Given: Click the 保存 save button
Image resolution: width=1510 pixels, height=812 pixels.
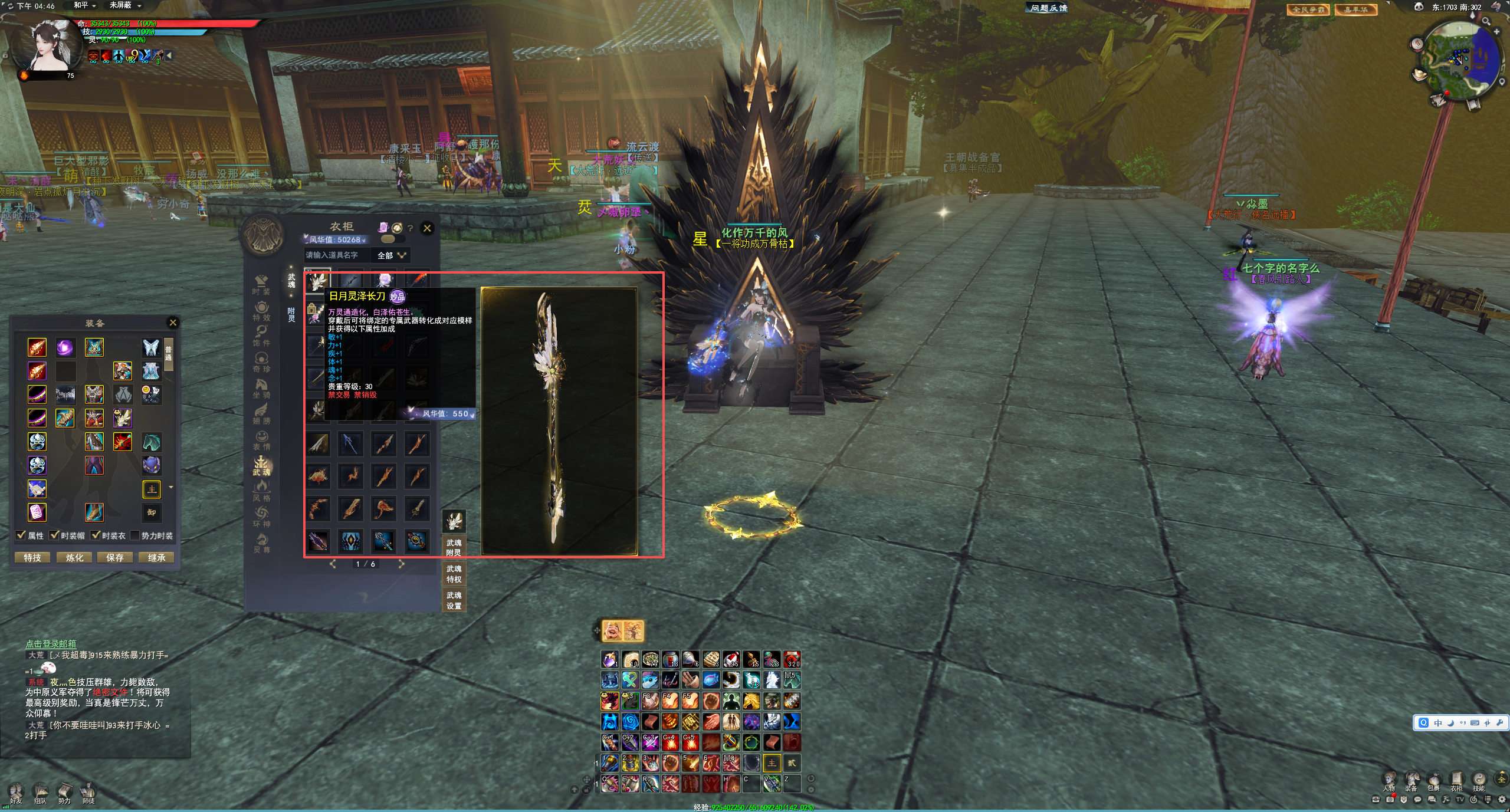Looking at the screenshot, I should pos(115,557).
